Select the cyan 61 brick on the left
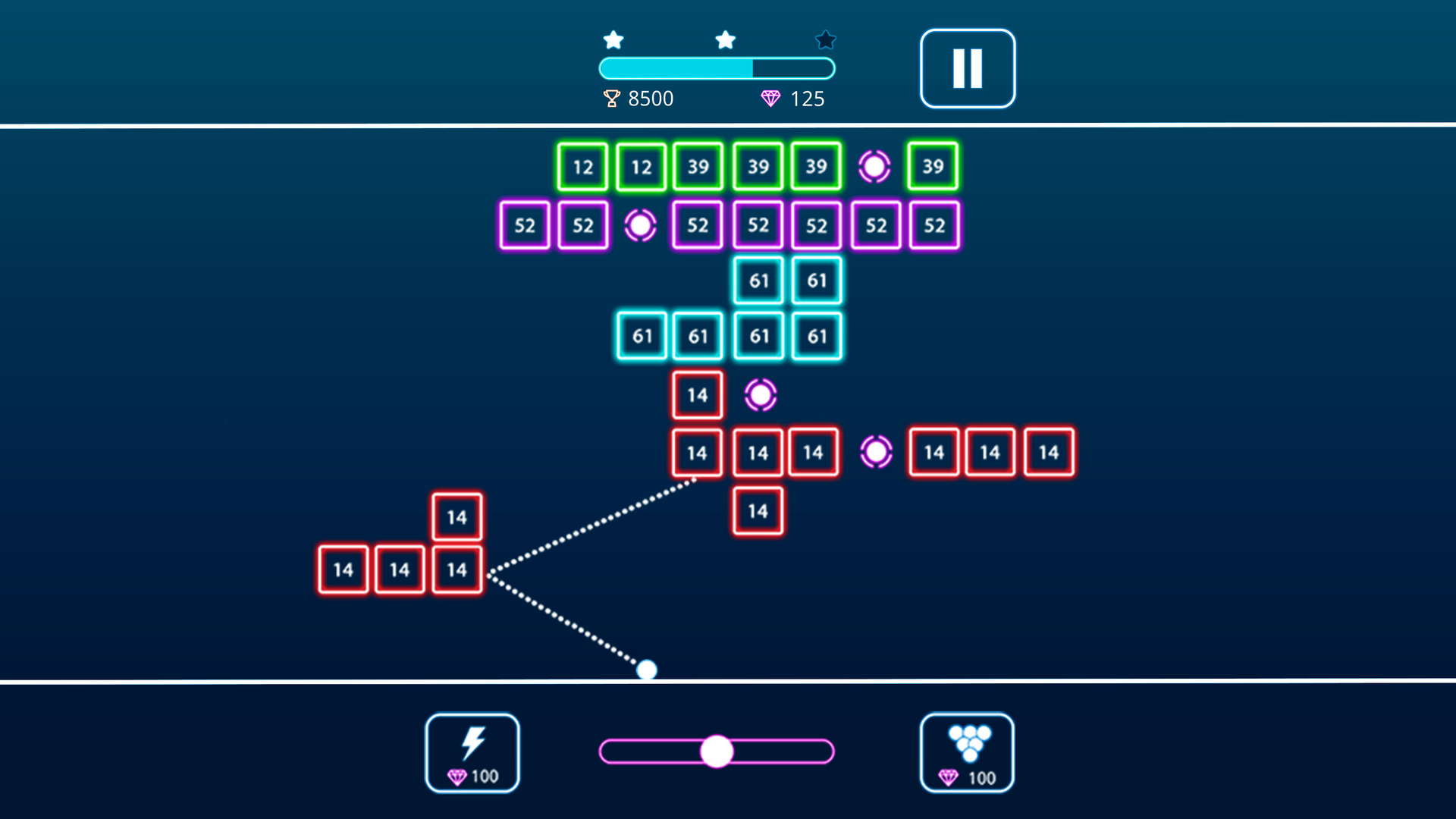This screenshot has height=819, width=1456. point(642,336)
